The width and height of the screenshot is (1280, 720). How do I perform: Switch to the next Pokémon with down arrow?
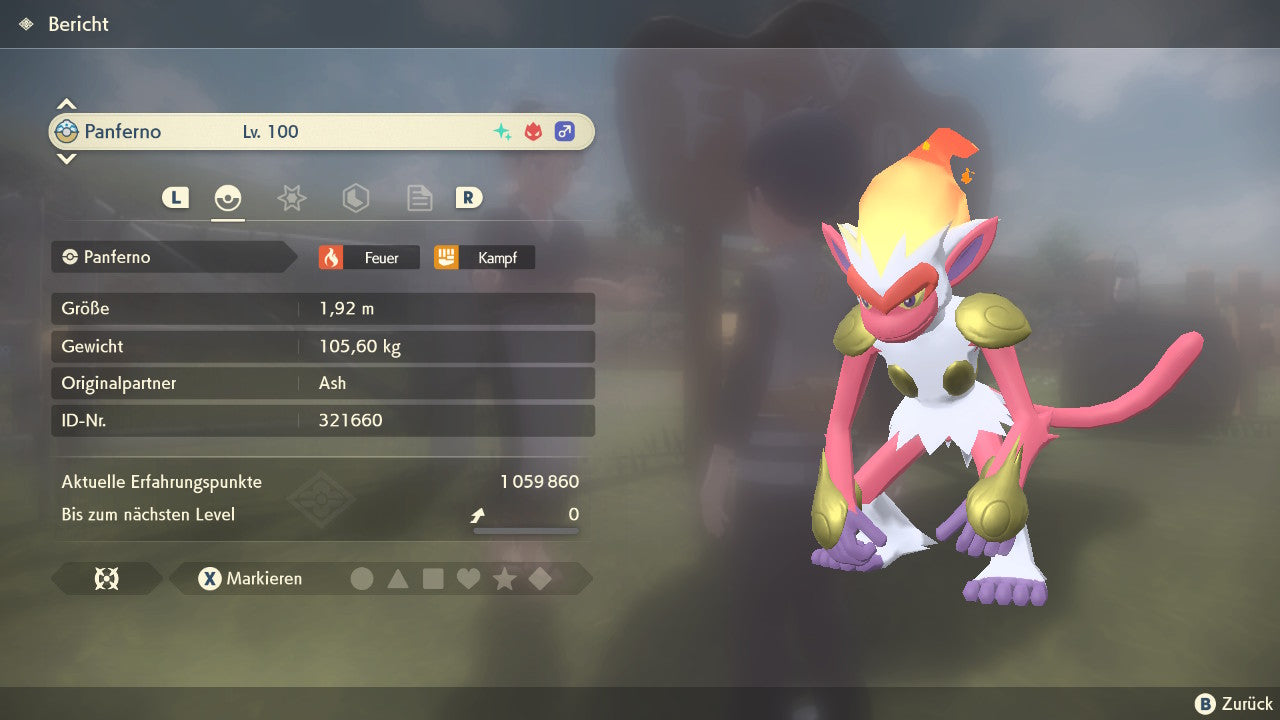(x=66, y=158)
